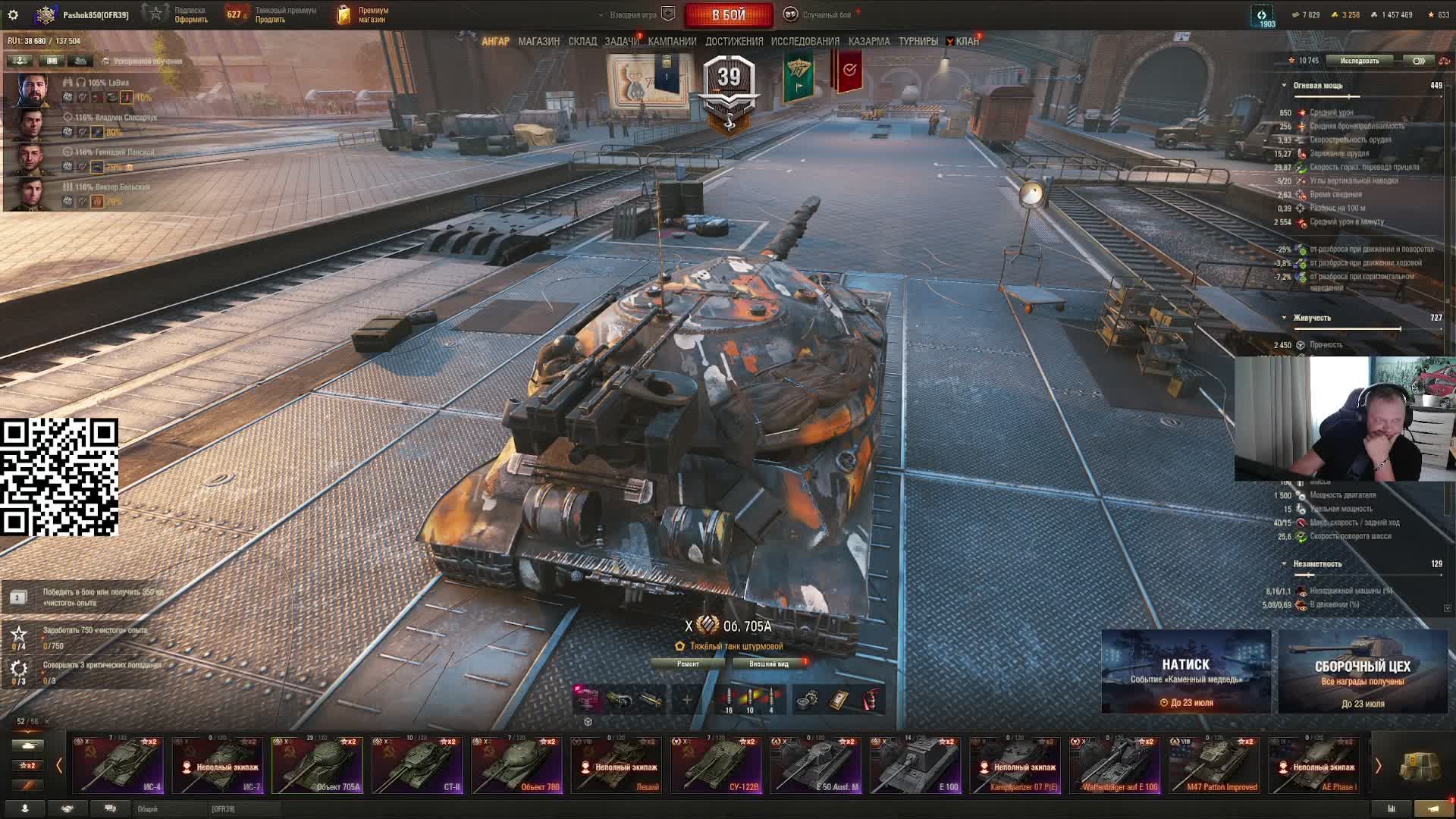
Task: Open the КАМПАНИИ tab
Action: pyautogui.click(x=672, y=42)
